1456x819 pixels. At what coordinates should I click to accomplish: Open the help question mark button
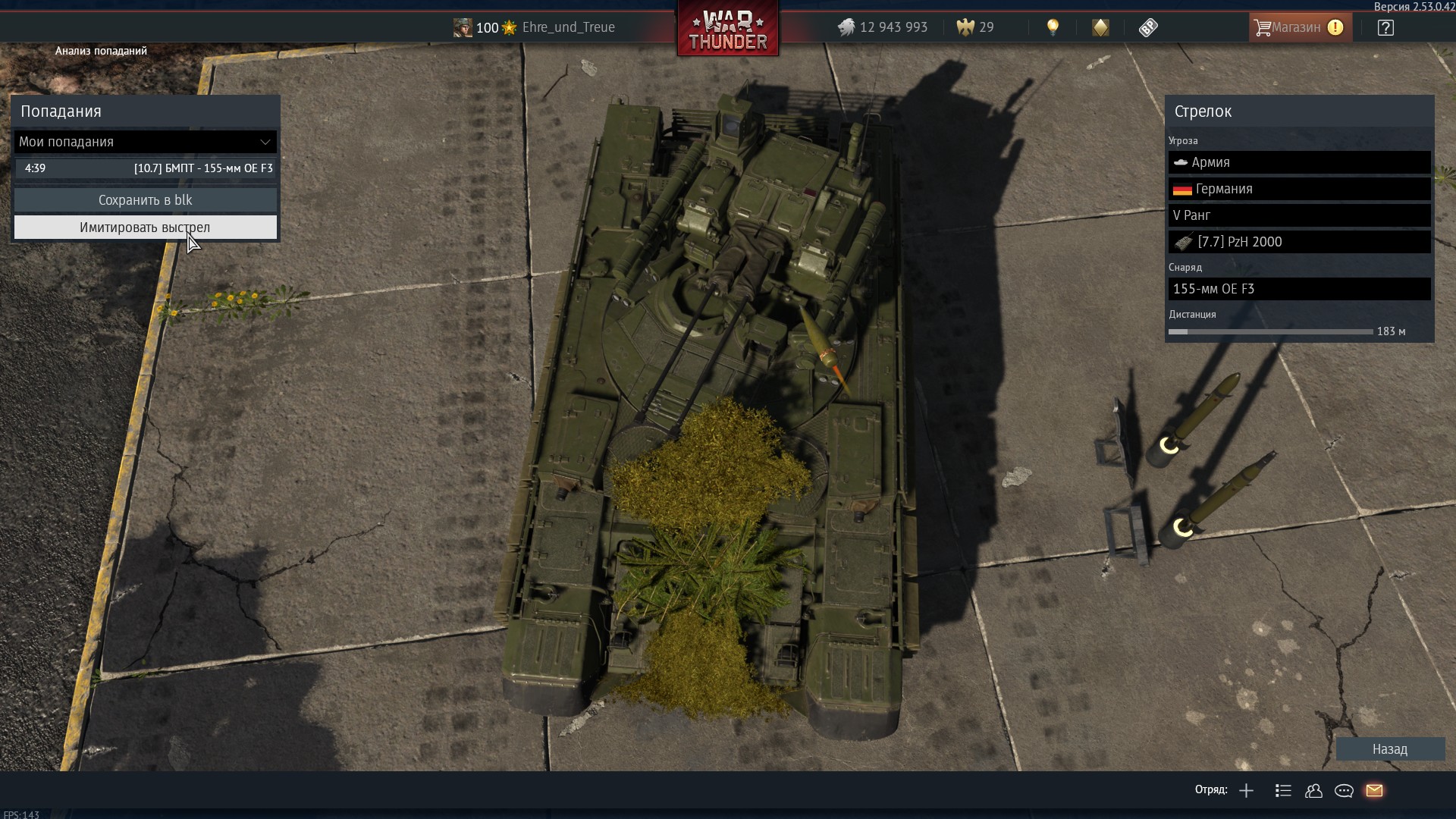tap(1385, 28)
